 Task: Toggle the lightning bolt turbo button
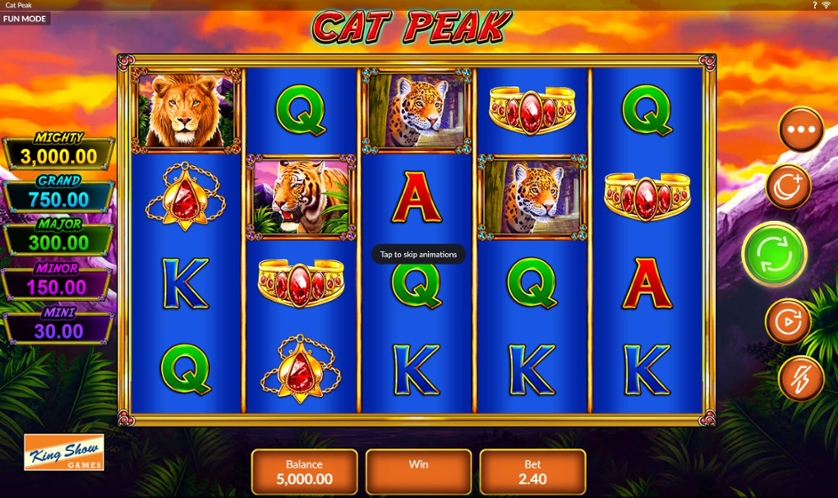800,378
